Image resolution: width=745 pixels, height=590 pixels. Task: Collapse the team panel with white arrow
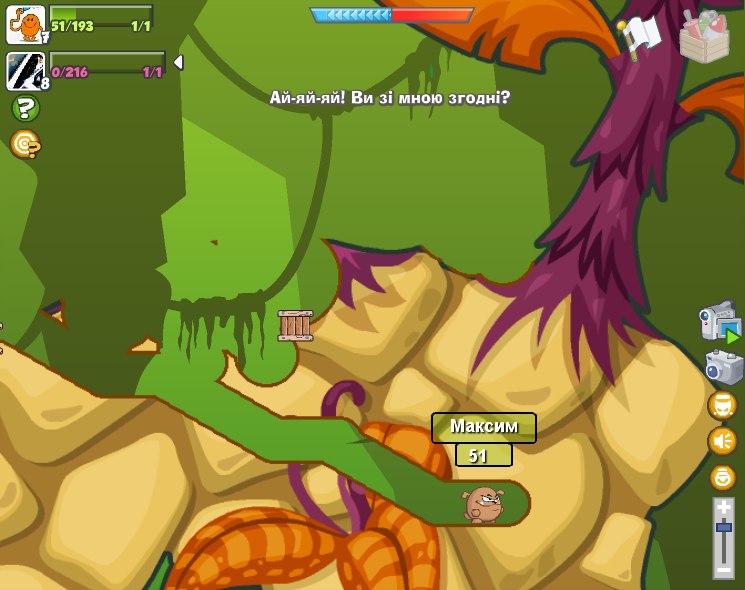(178, 62)
